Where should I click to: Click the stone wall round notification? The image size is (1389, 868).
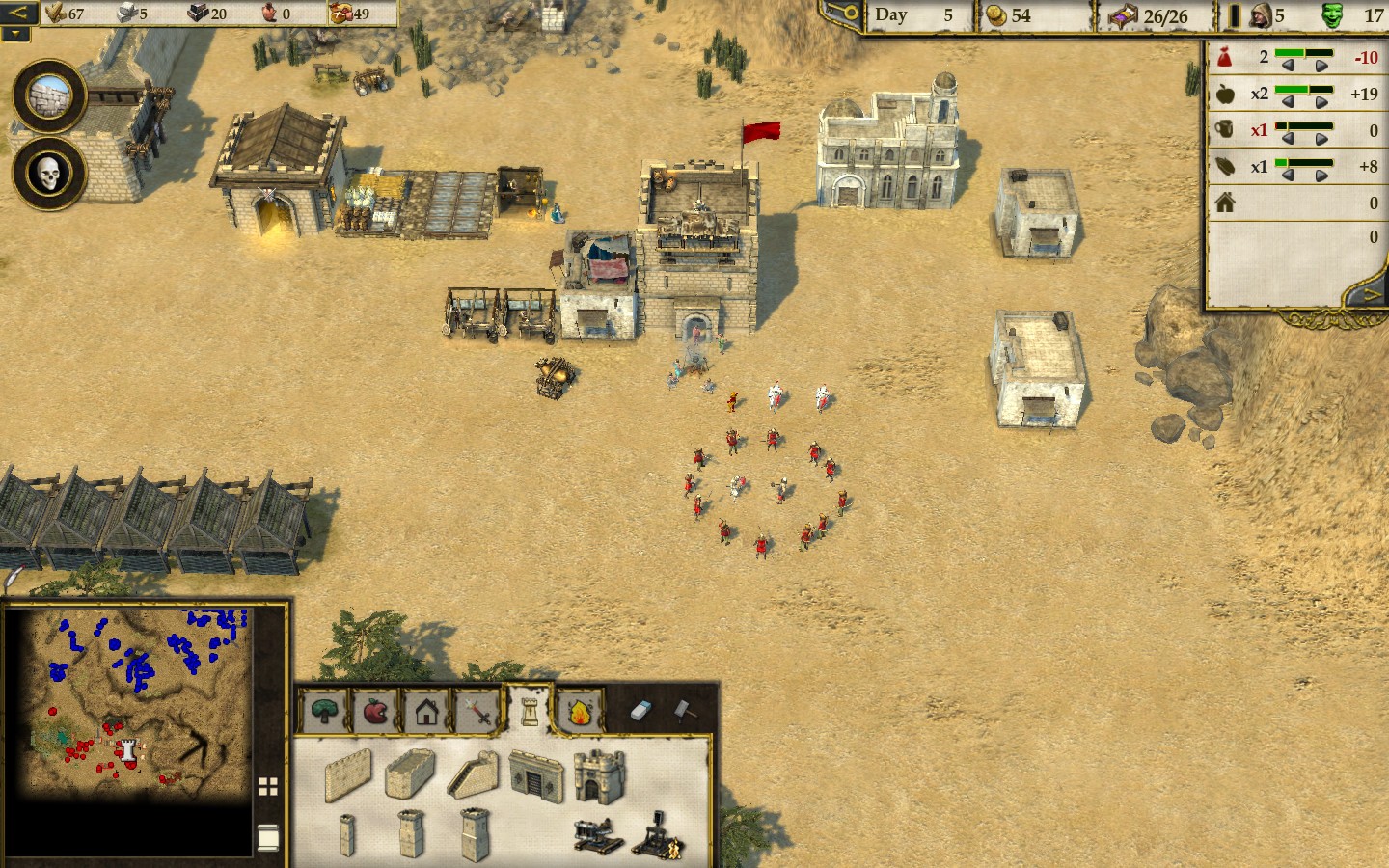(49, 96)
